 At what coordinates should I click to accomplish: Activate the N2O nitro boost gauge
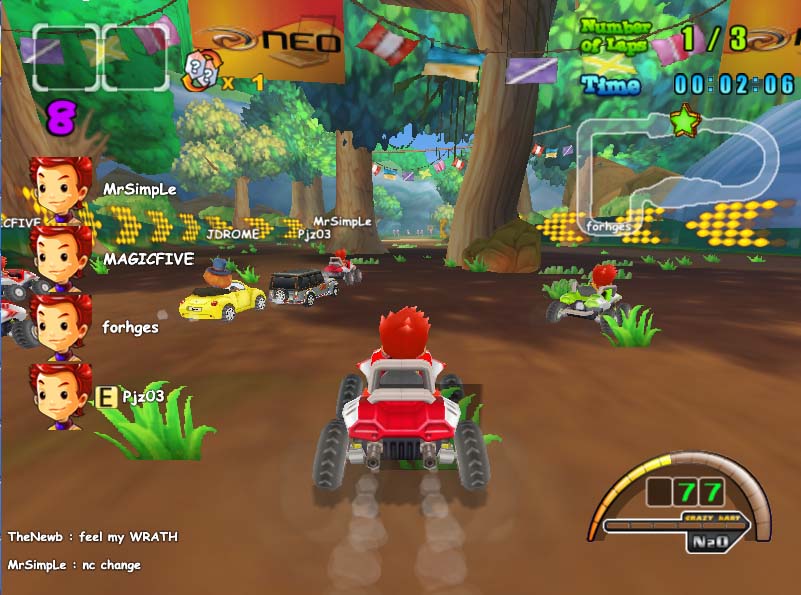(716, 541)
